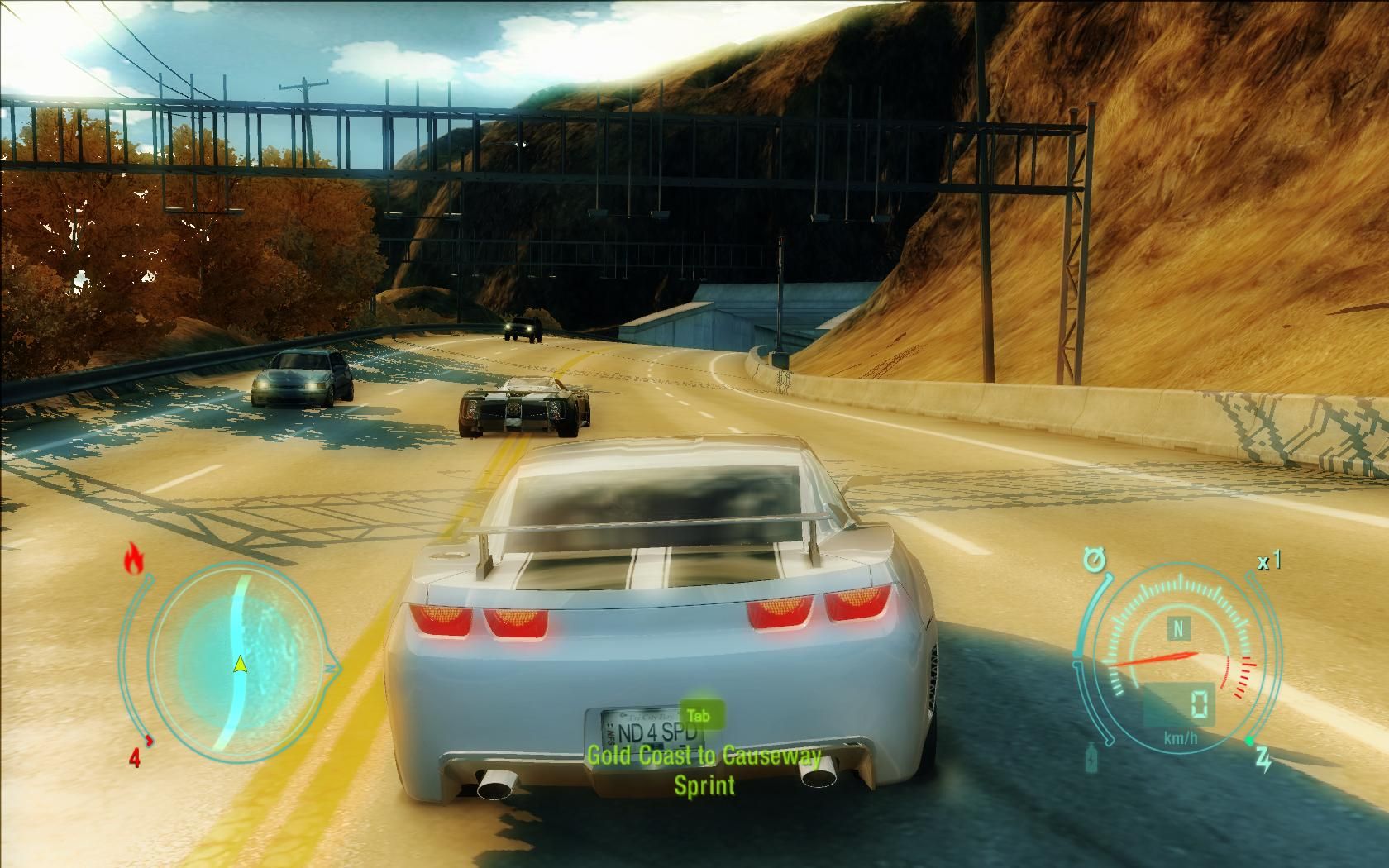The image size is (1389, 868).
Task: Click the yellow player arrow on minimap
Action: pyautogui.click(x=240, y=663)
